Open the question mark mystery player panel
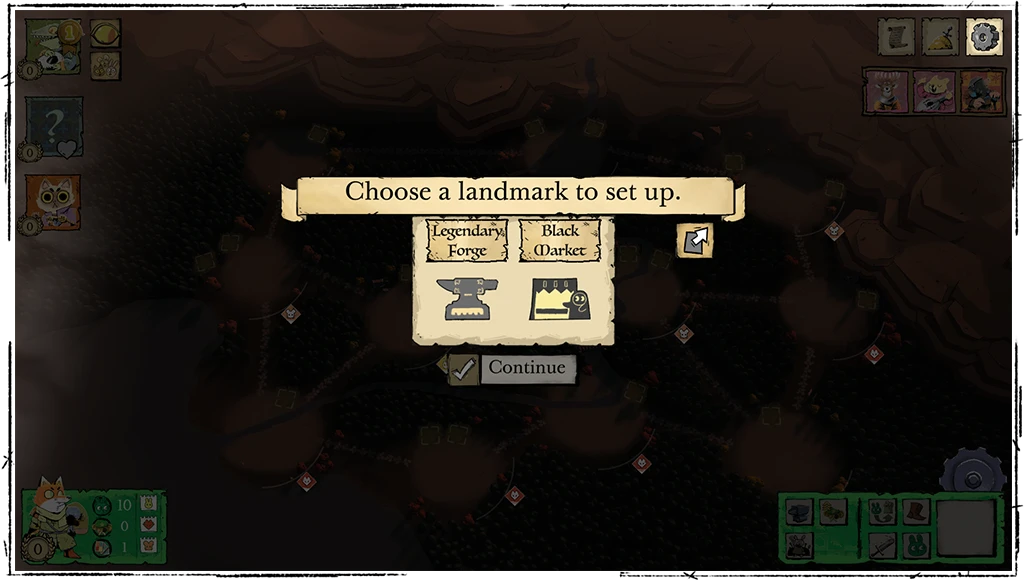Viewport: 1024px width, 580px height. click(53, 128)
